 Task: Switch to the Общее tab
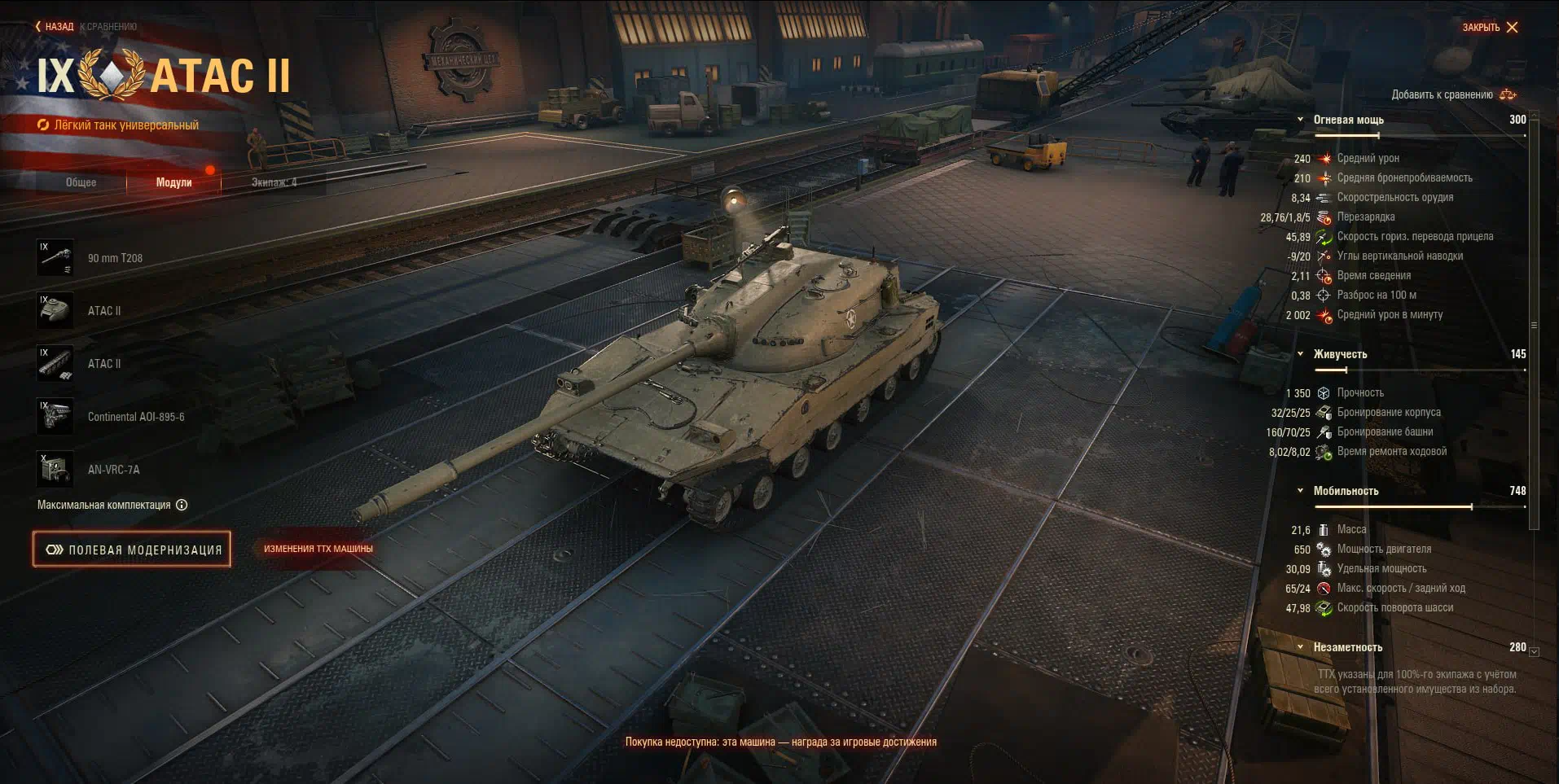[x=81, y=182]
